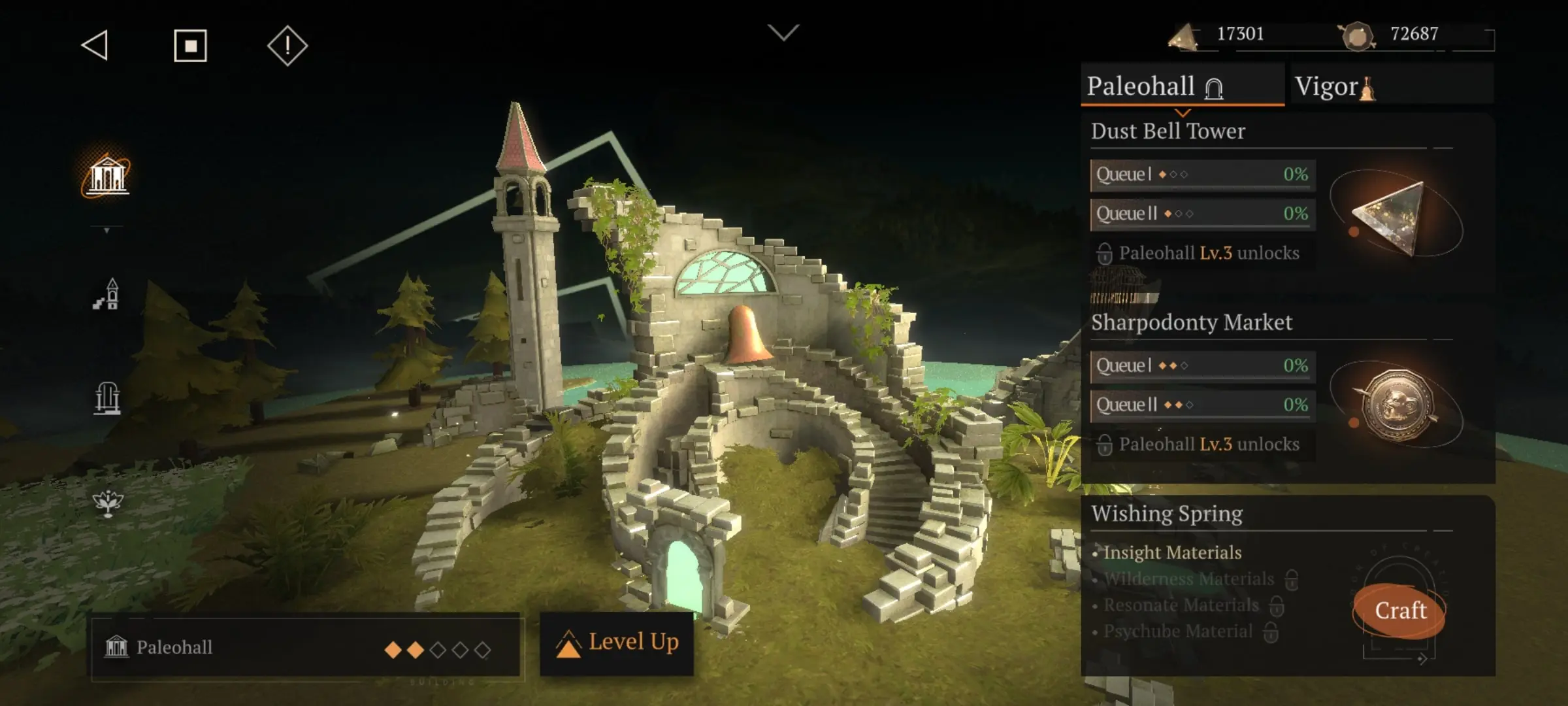Tap the square home button
Viewport: 1568px width, 706px height.
(190, 46)
